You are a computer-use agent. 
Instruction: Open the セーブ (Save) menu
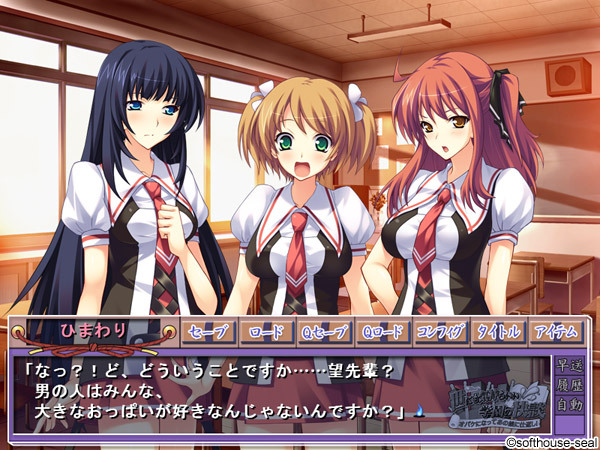tap(207, 333)
